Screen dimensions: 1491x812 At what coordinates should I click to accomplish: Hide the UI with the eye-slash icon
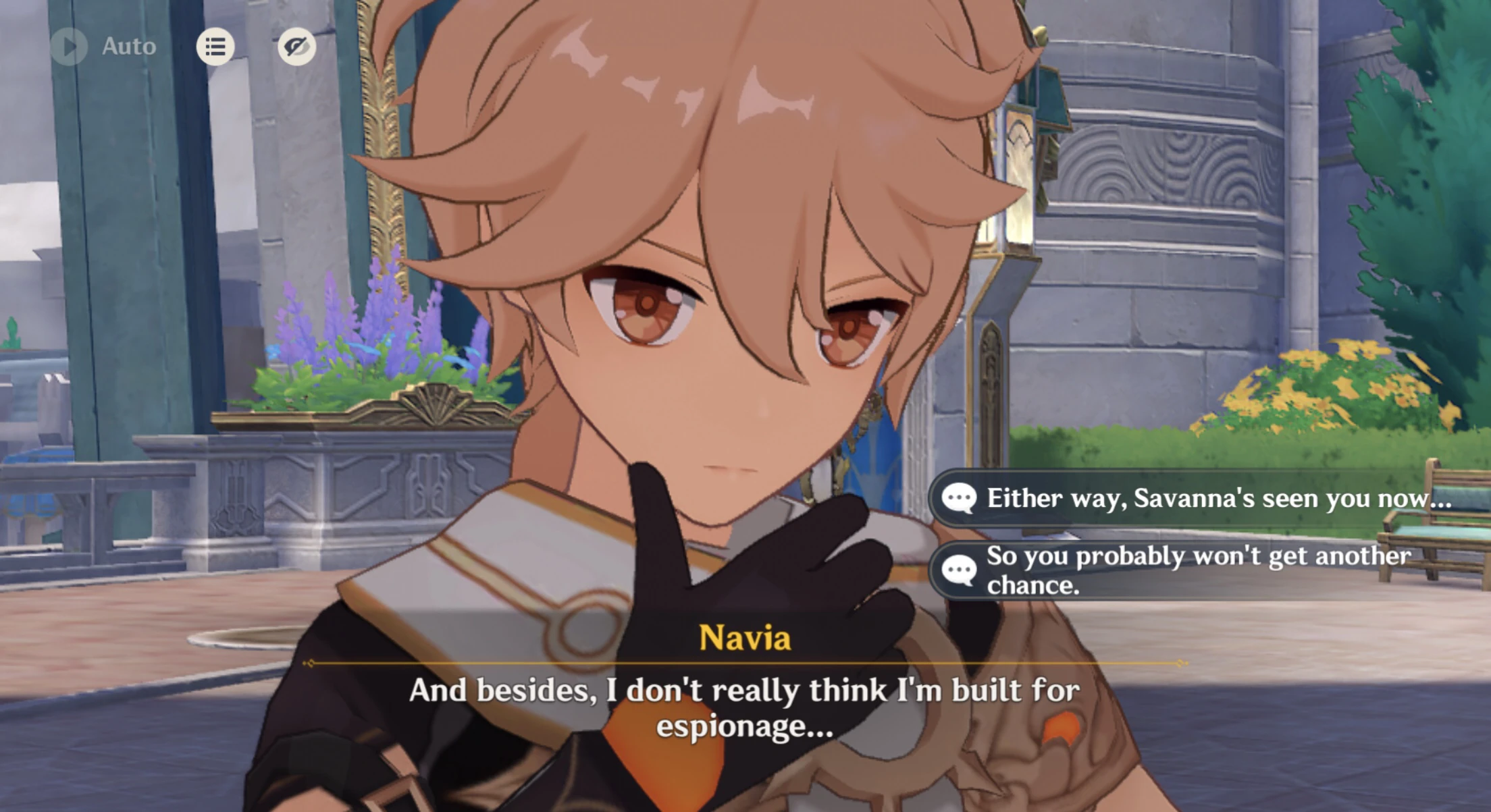click(298, 46)
